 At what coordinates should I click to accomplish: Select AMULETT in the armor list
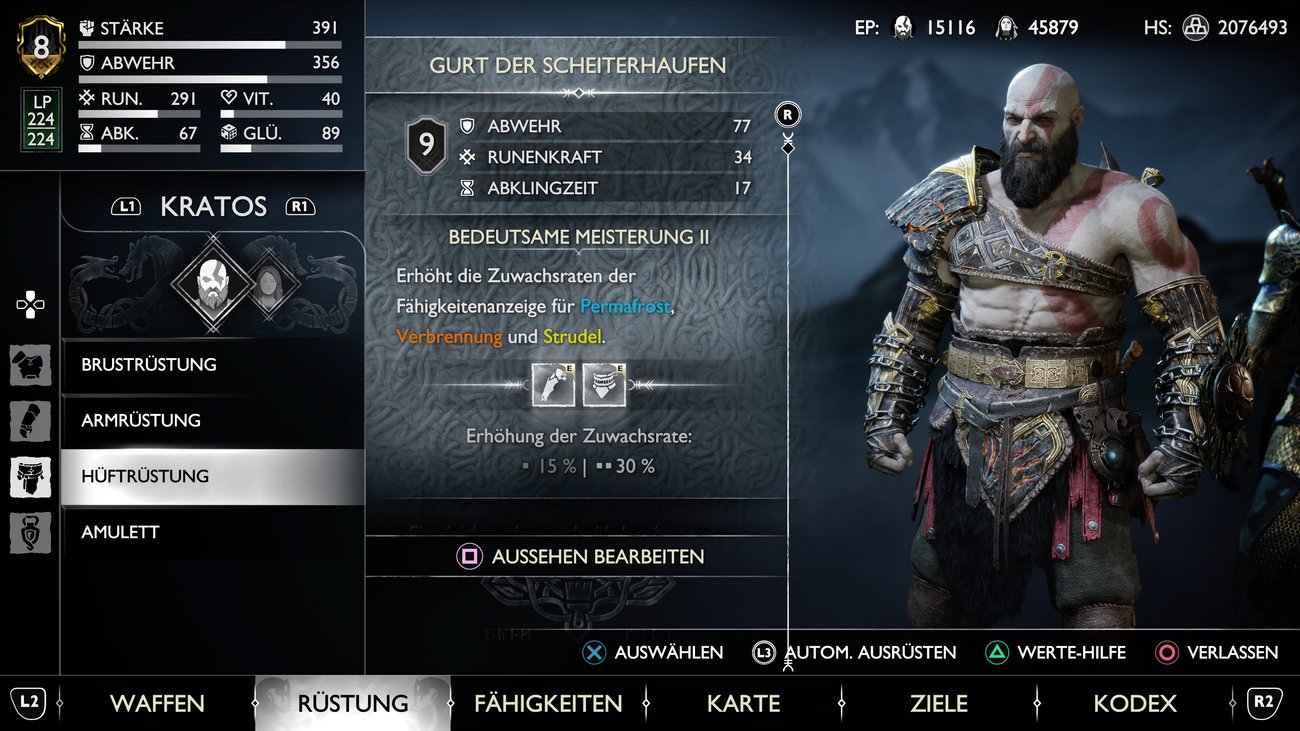(122, 532)
